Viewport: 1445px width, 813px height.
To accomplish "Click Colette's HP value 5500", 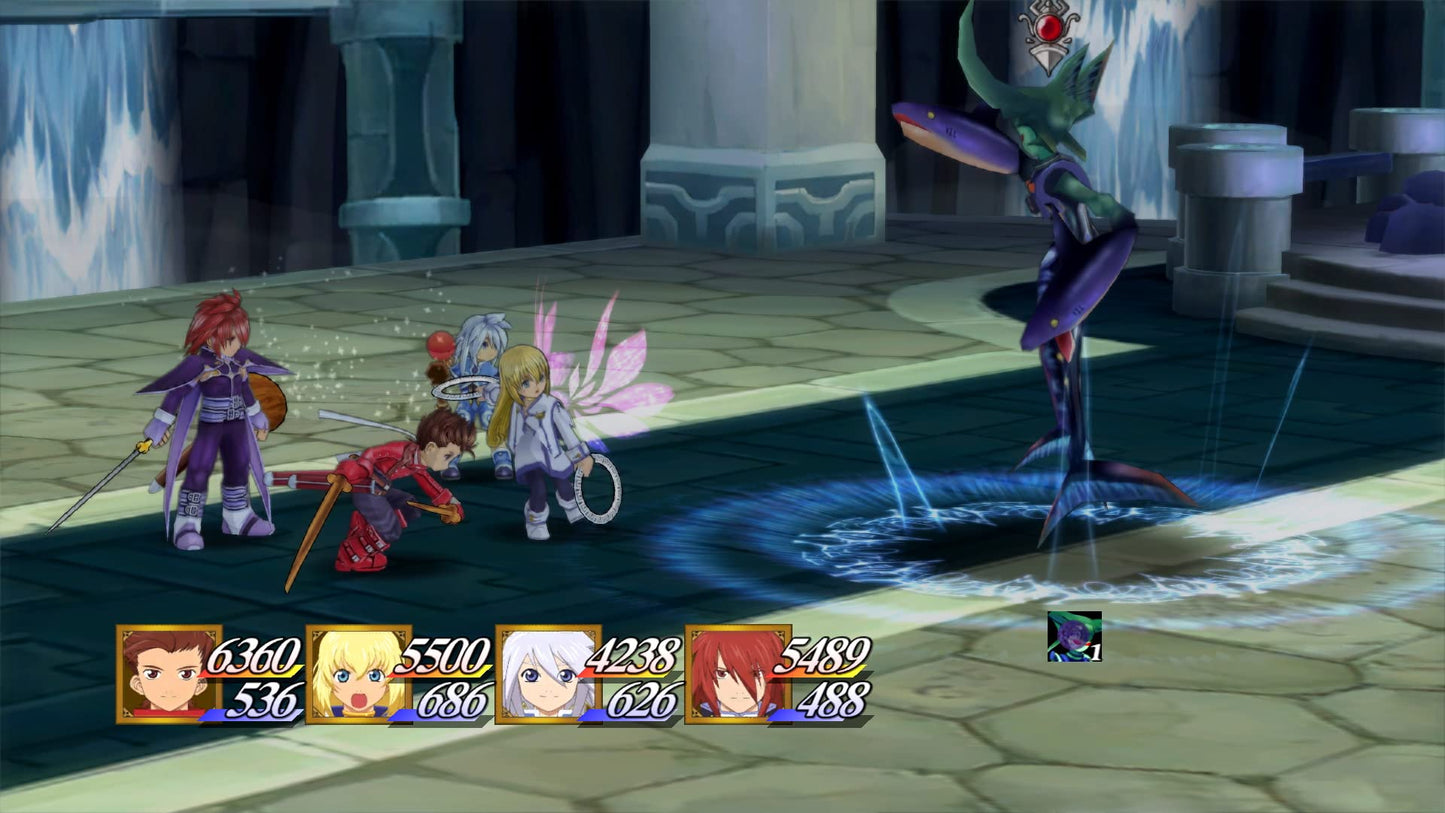I will [443, 659].
